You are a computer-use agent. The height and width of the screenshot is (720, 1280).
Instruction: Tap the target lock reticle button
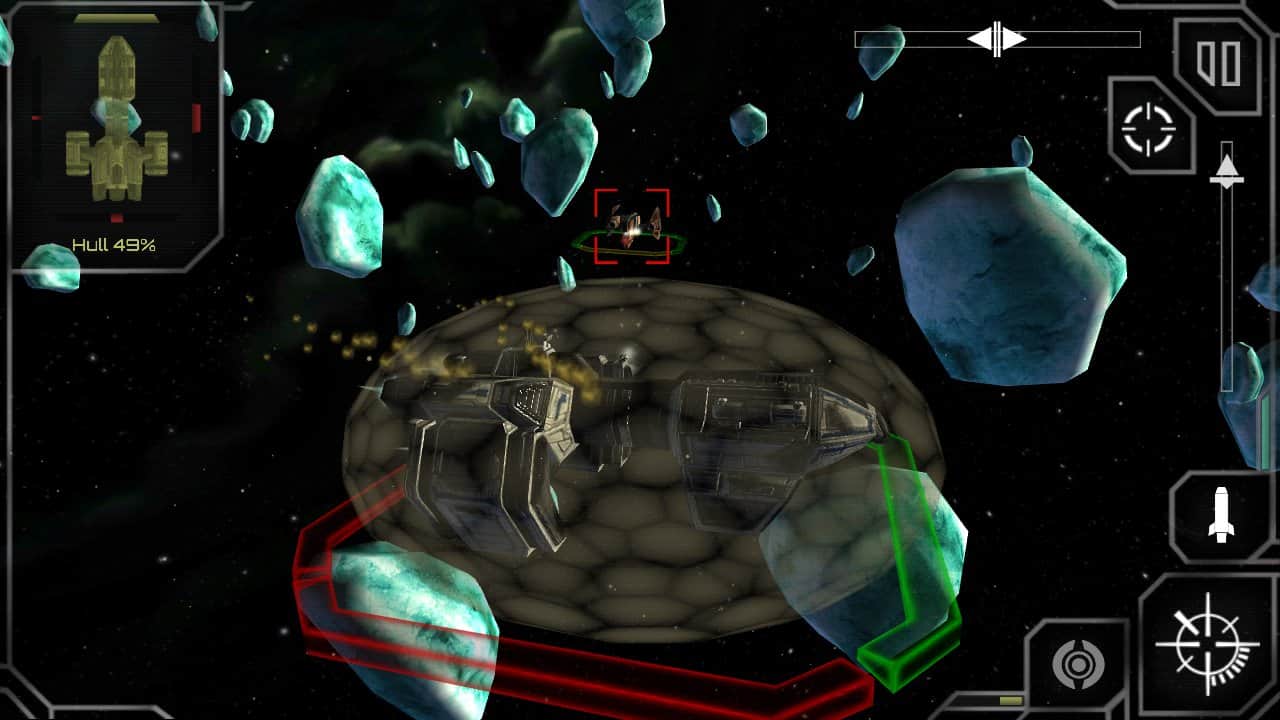pos(1151,128)
